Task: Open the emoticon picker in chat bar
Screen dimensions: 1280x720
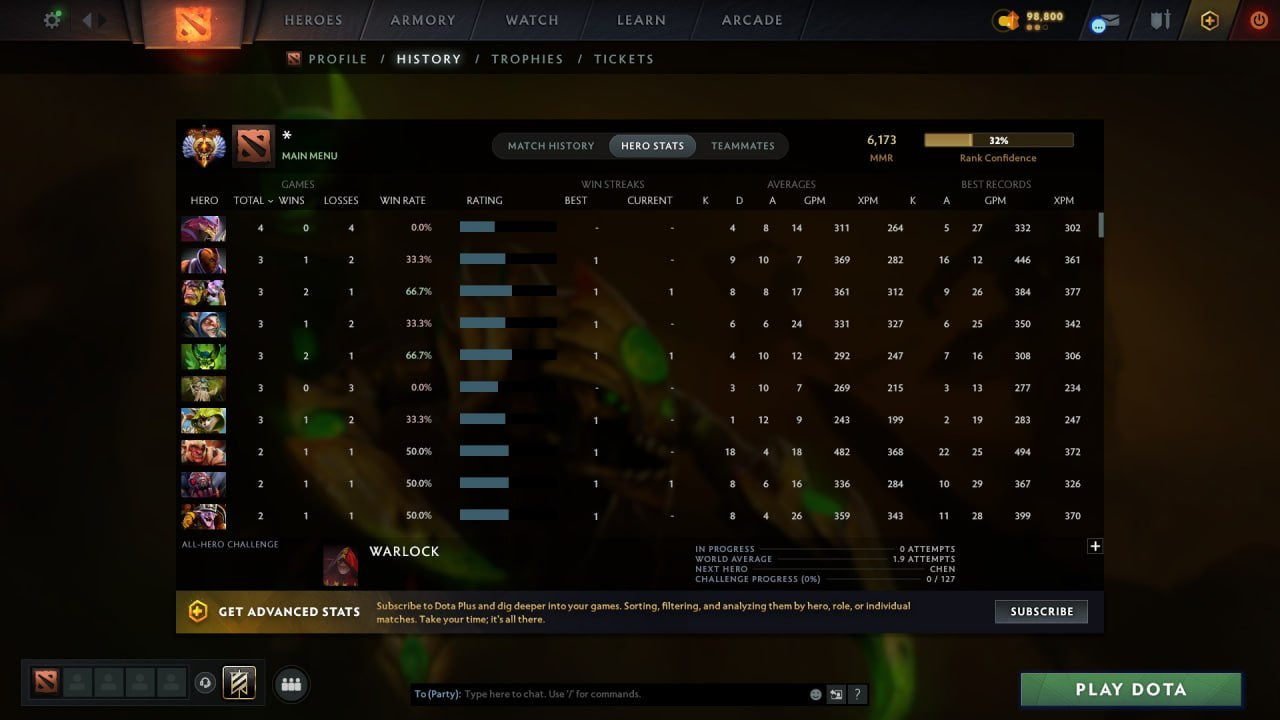Action: (815, 693)
